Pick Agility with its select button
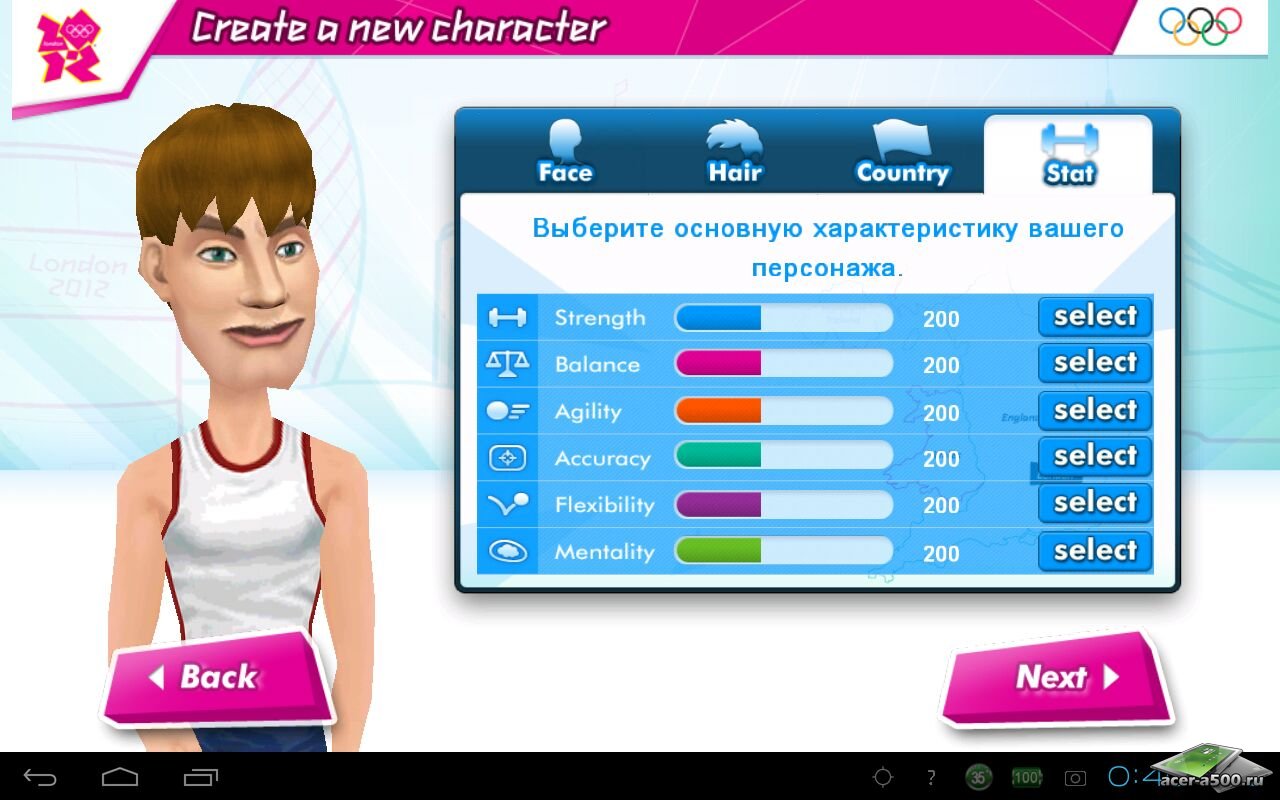Screen dimensions: 1280x800 (x=1095, y=410)
